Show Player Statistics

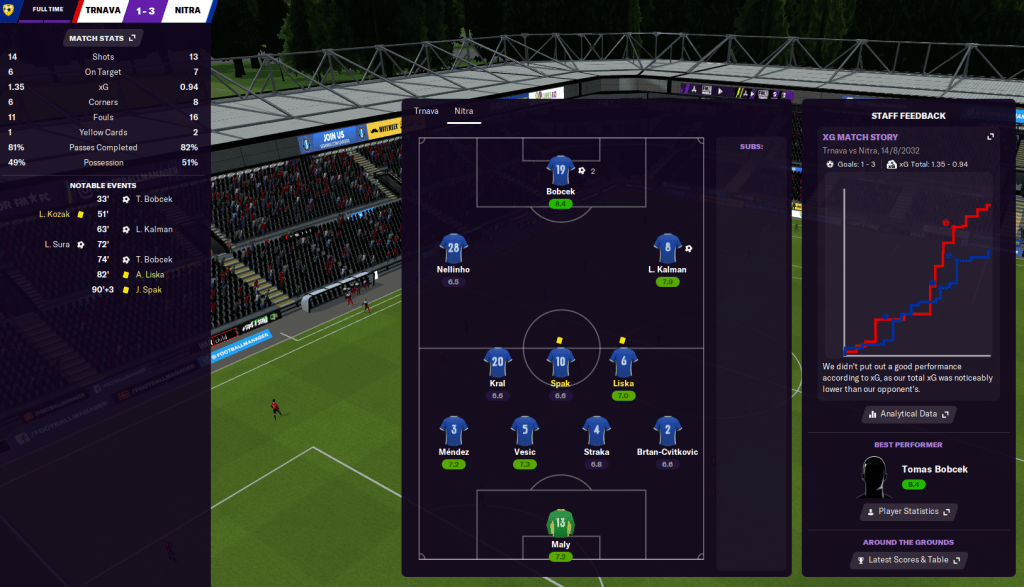908,511
